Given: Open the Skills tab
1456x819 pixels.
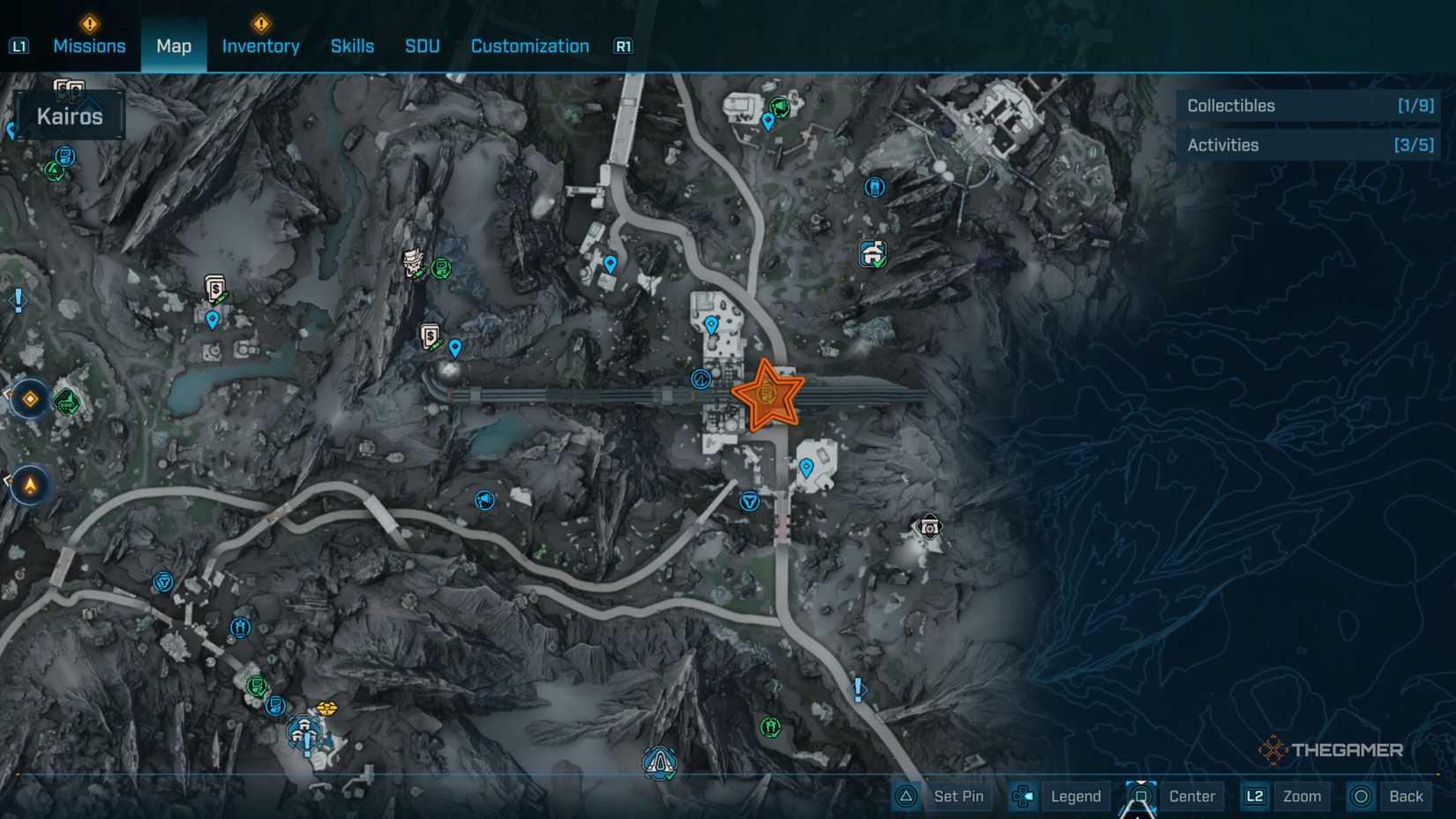Looking at the screenshot, I should pos(352,46).
